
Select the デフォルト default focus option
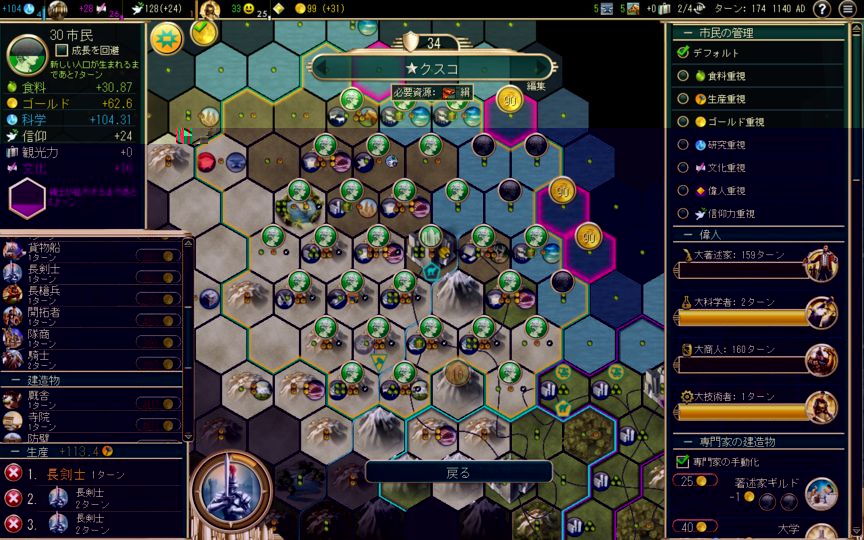click(x=684, y=53)
